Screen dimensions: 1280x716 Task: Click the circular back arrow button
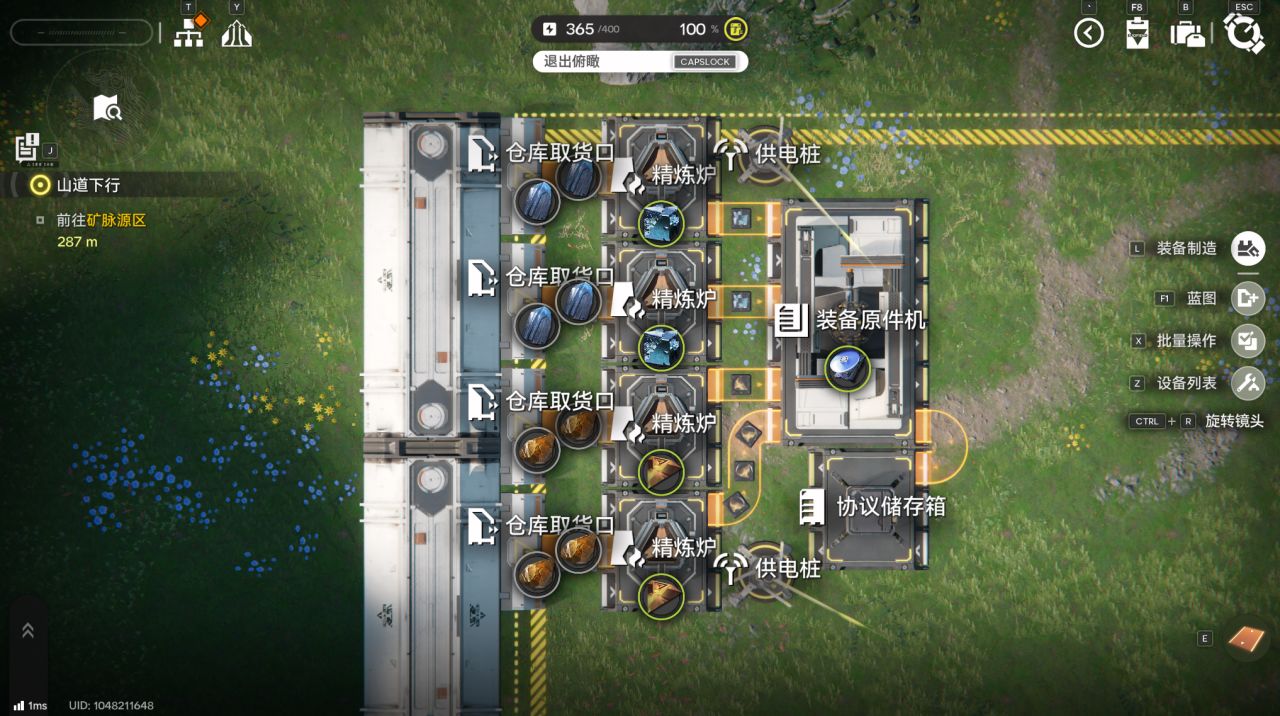pos(1089,33)
